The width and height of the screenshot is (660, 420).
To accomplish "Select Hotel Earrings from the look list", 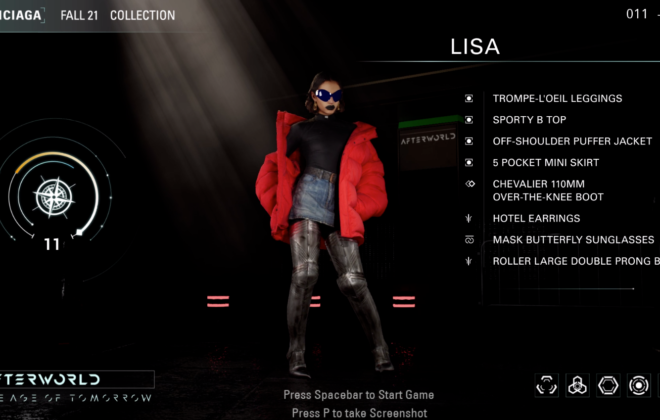I will click(x=535, y=218).
